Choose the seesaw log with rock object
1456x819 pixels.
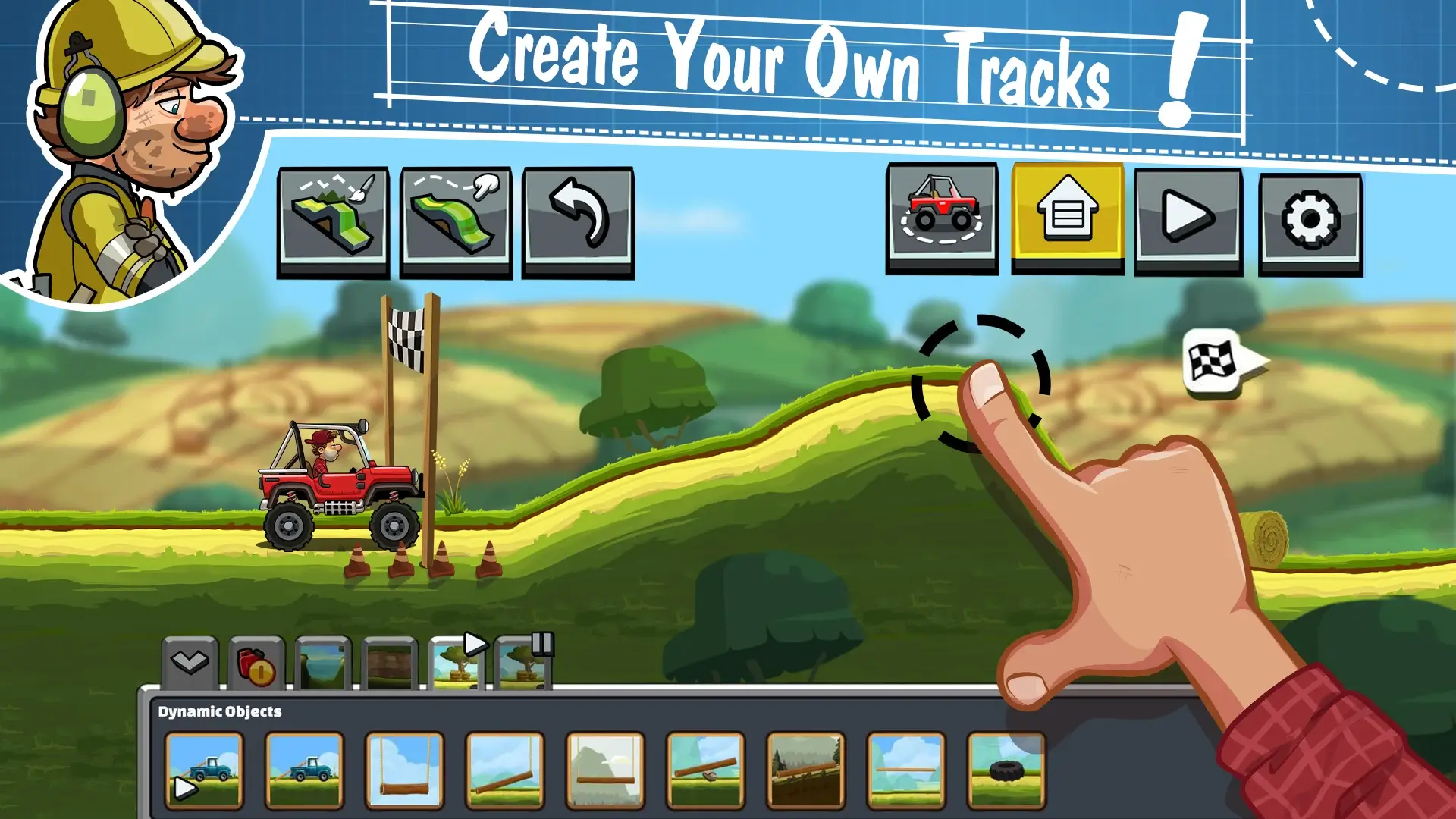[705, 770]
